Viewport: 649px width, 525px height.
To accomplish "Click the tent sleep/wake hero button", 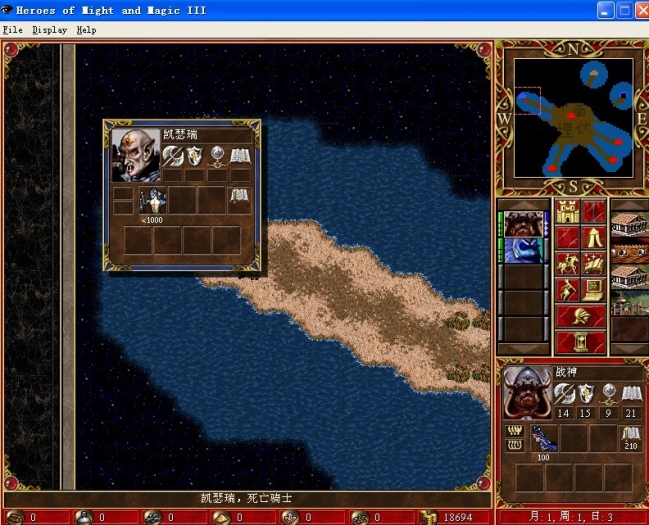I will [594, 237].
